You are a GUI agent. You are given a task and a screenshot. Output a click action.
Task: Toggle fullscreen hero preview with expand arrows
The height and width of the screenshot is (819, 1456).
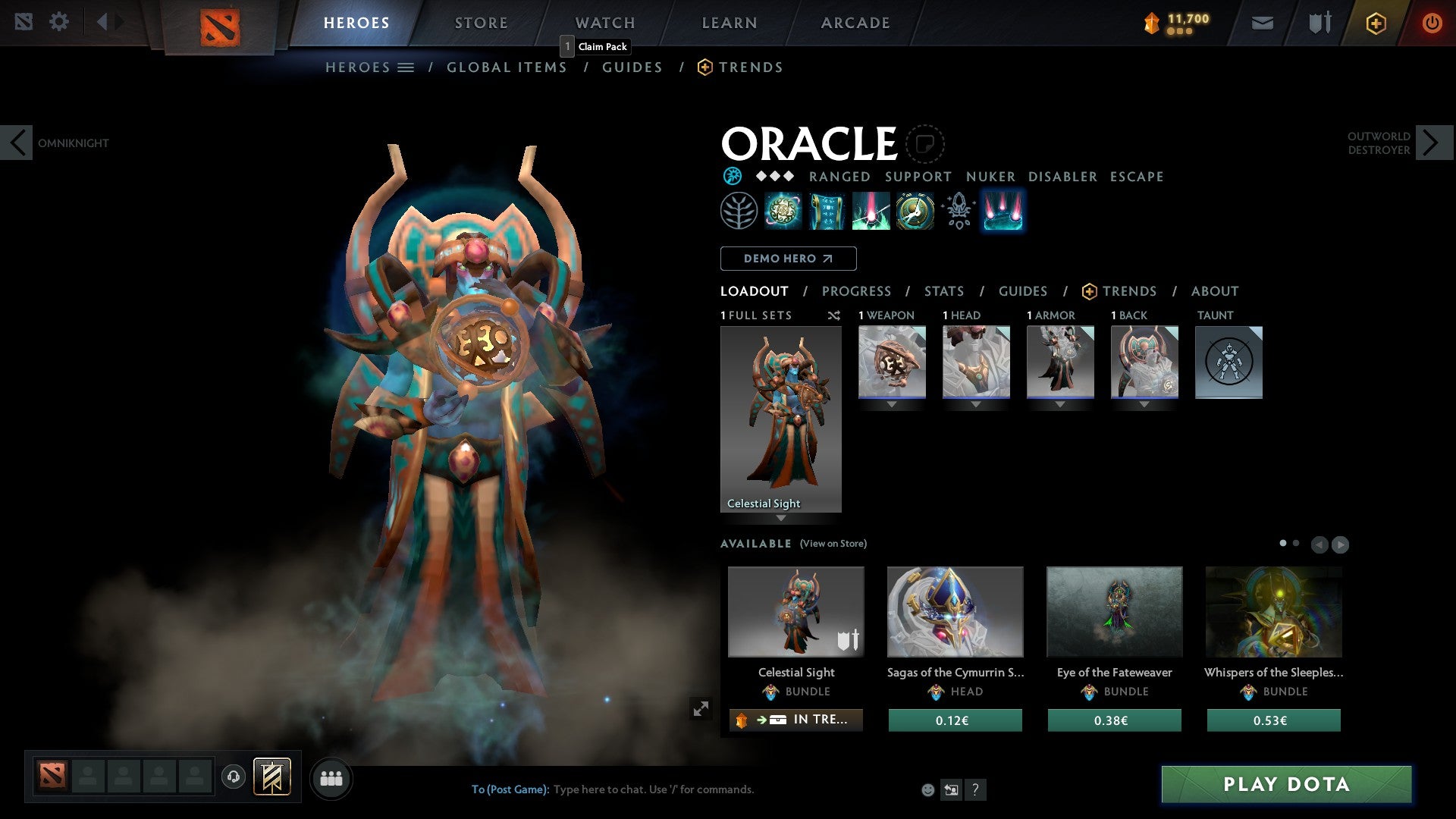[701, 708]
